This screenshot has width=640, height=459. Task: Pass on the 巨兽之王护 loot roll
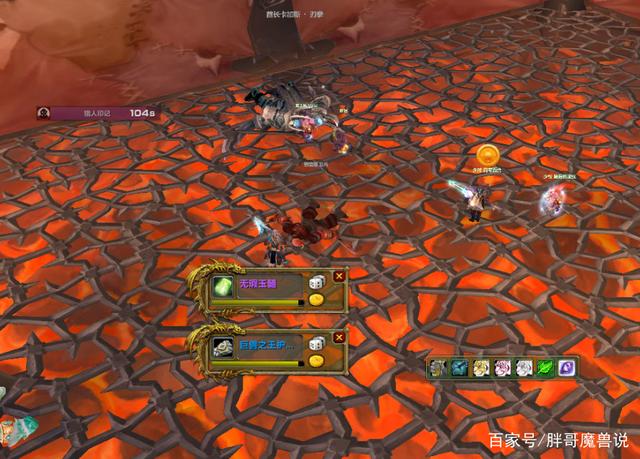(x=339, y=336)
